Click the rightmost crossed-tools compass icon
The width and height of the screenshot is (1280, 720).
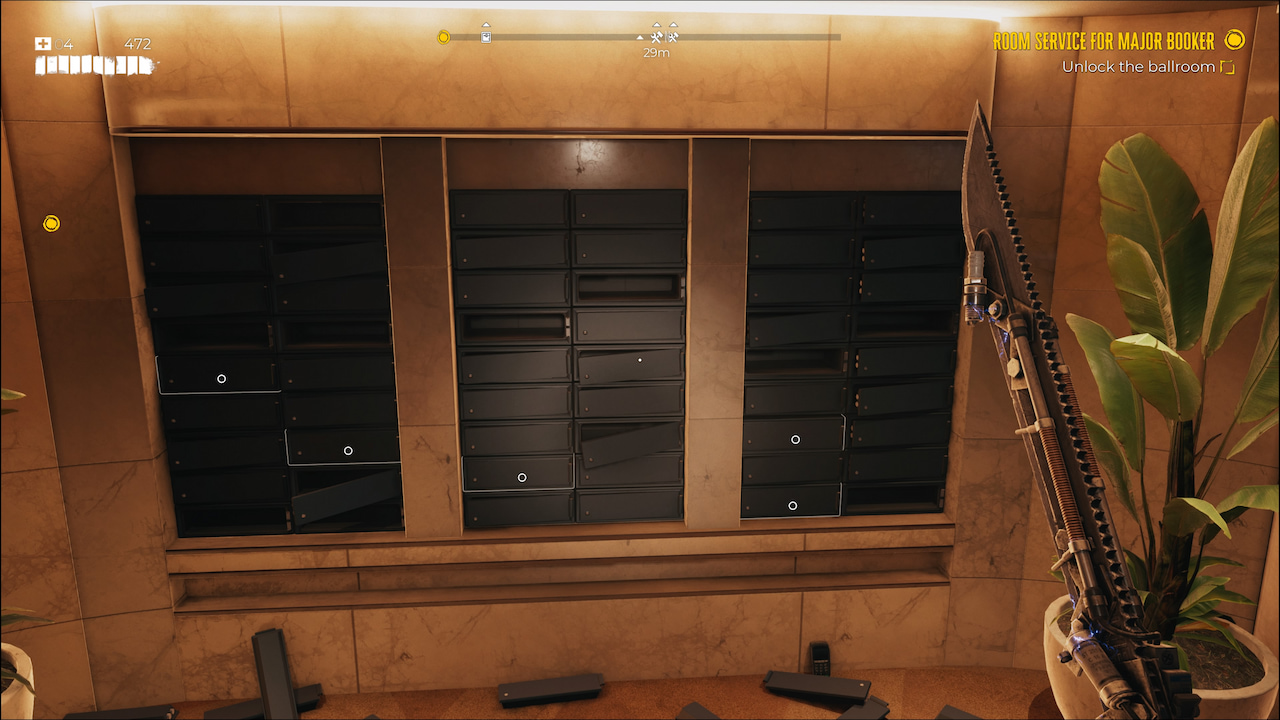pyautogui.click(x=671, y=37)
